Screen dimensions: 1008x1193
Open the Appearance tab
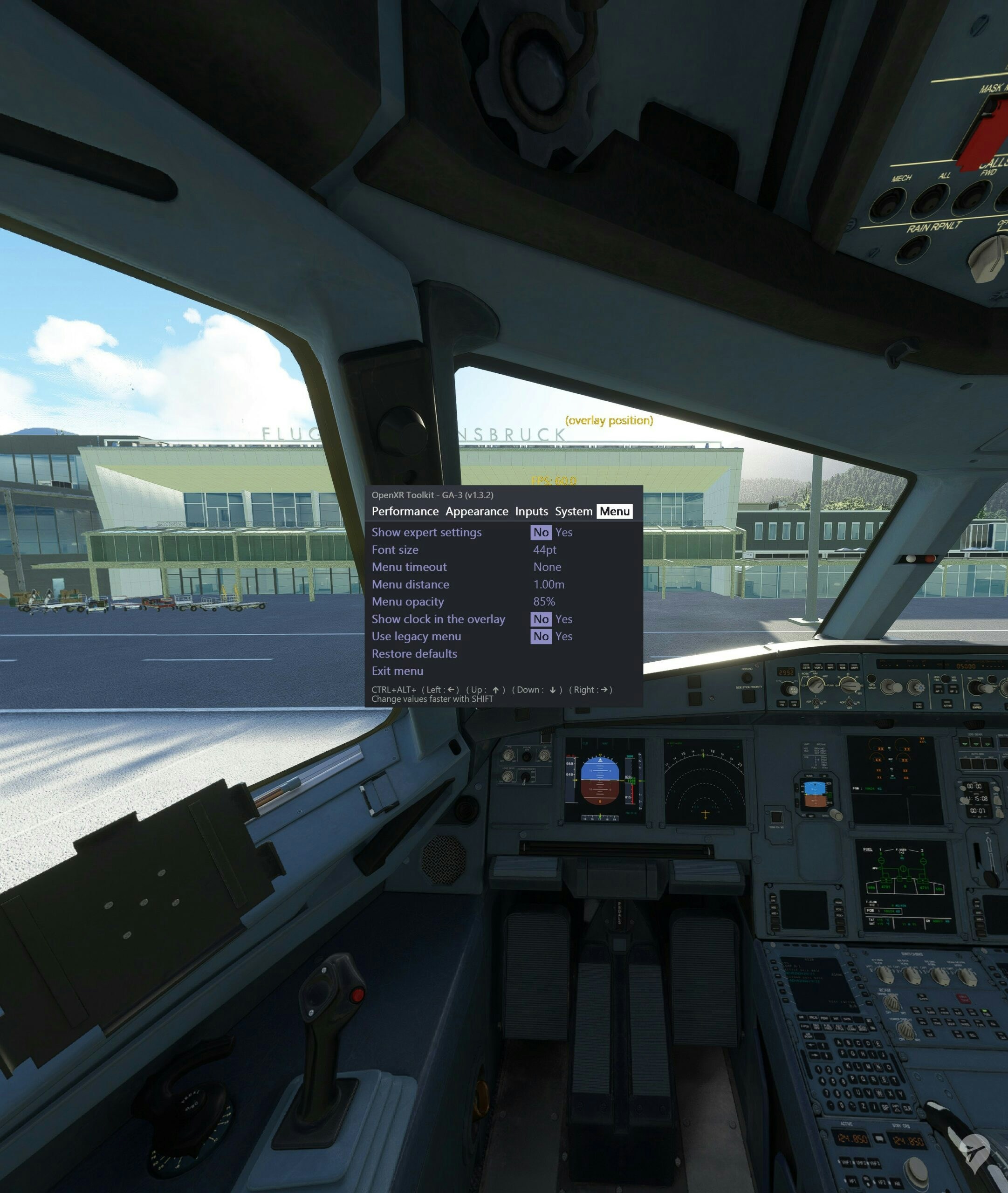(477, 511)
